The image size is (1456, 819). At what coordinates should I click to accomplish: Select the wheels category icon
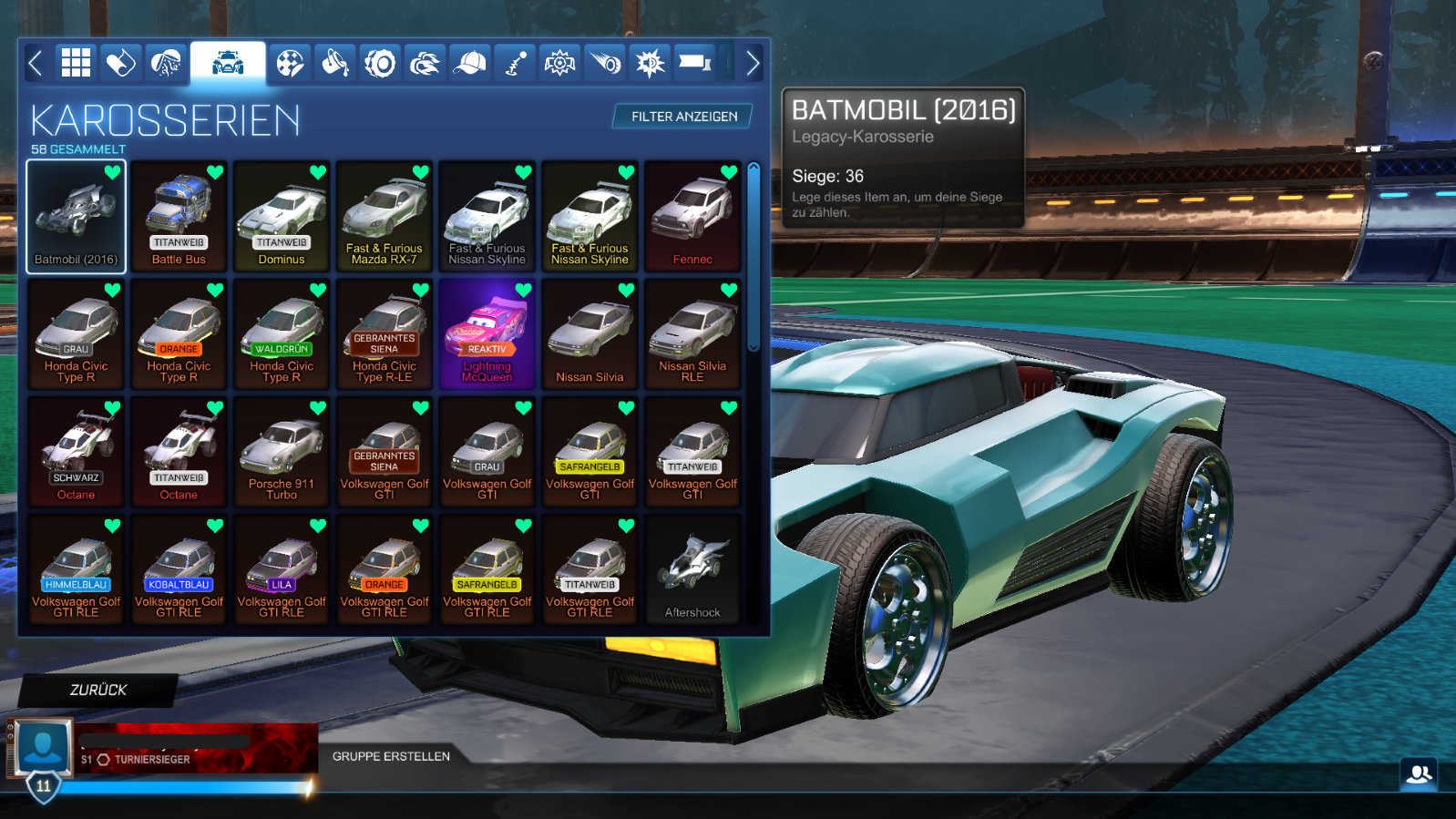point(381,62)
